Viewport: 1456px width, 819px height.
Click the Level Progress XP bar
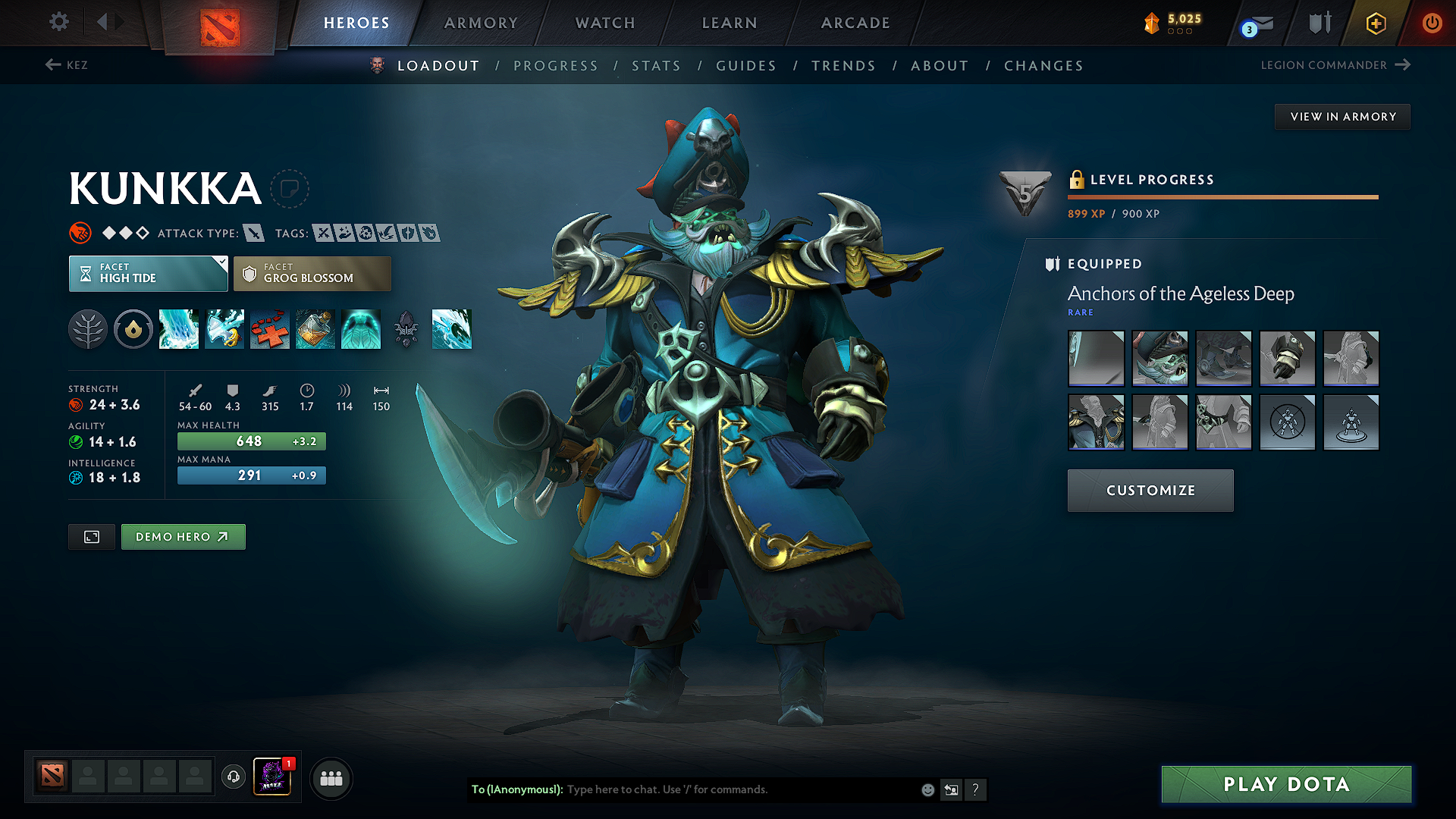pyautogui.click(x=1222, y=198)
